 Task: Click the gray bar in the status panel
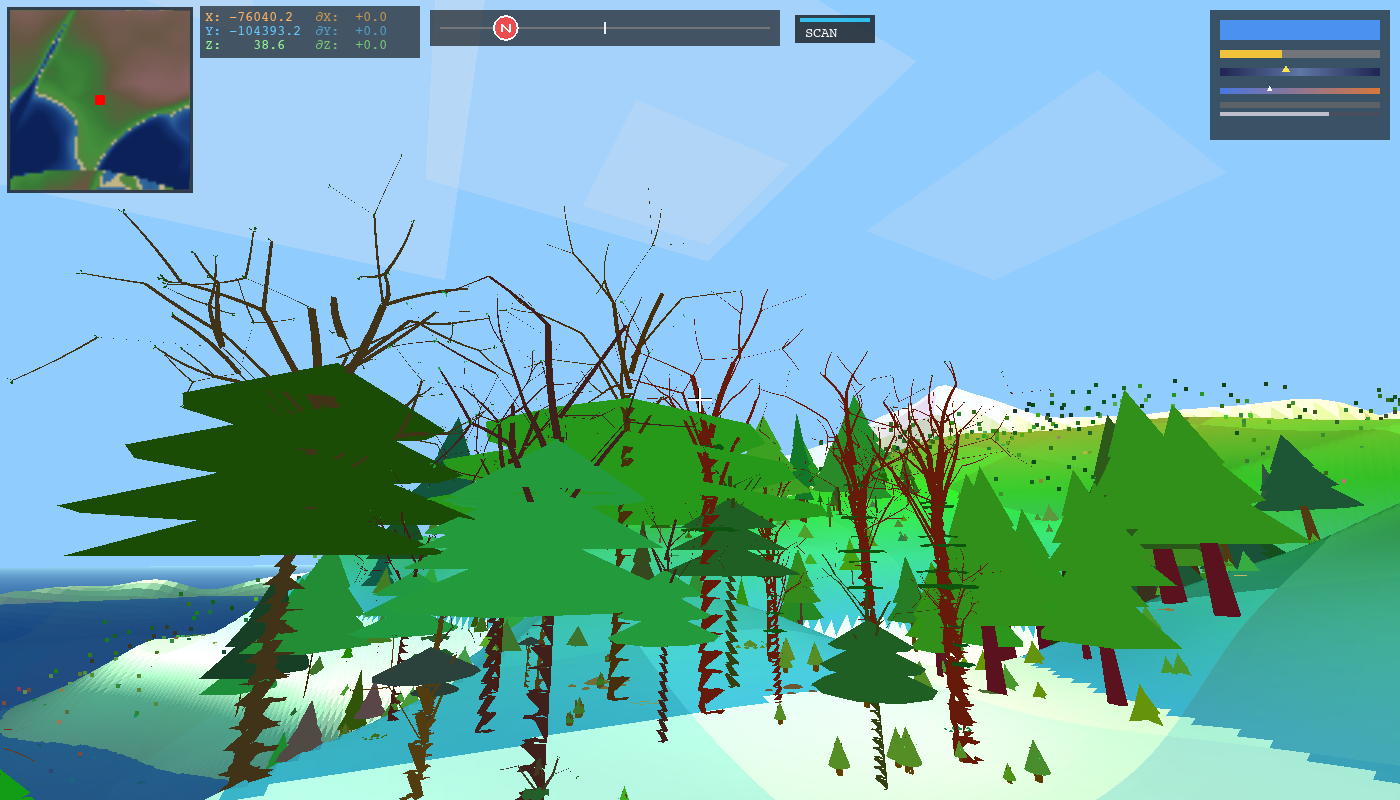(1298, 103)
